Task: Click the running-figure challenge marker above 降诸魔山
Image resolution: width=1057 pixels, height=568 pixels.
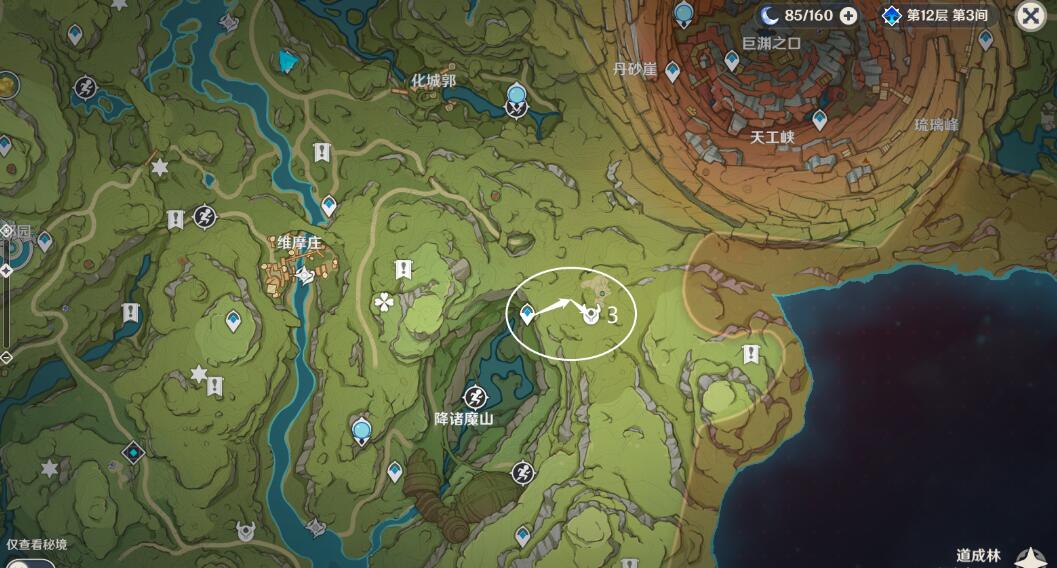Action: (476, 395)
